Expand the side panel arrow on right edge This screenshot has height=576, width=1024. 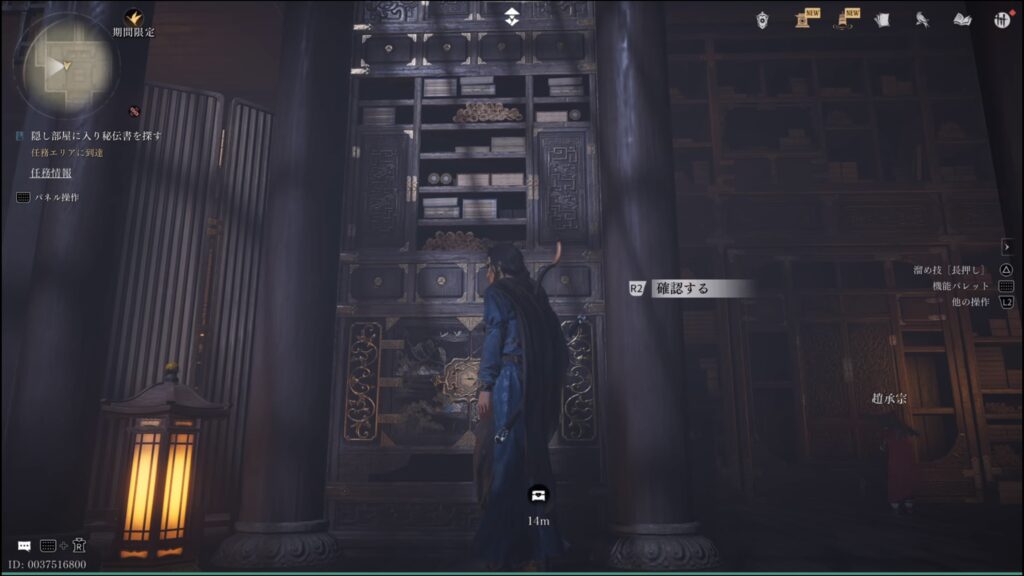[1007, 246]
